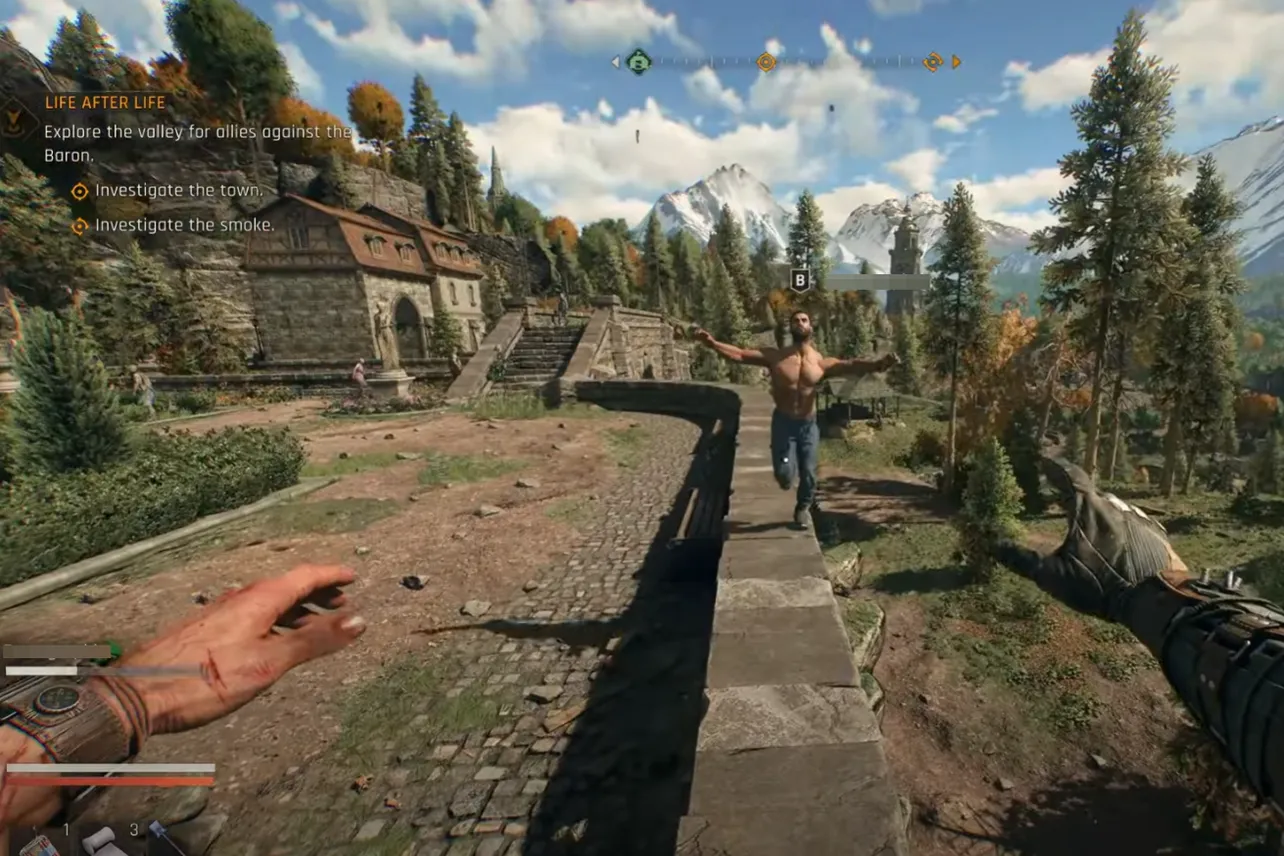Click the red health bar
The height and width of the screenshot is (856, 1284).
110,780
